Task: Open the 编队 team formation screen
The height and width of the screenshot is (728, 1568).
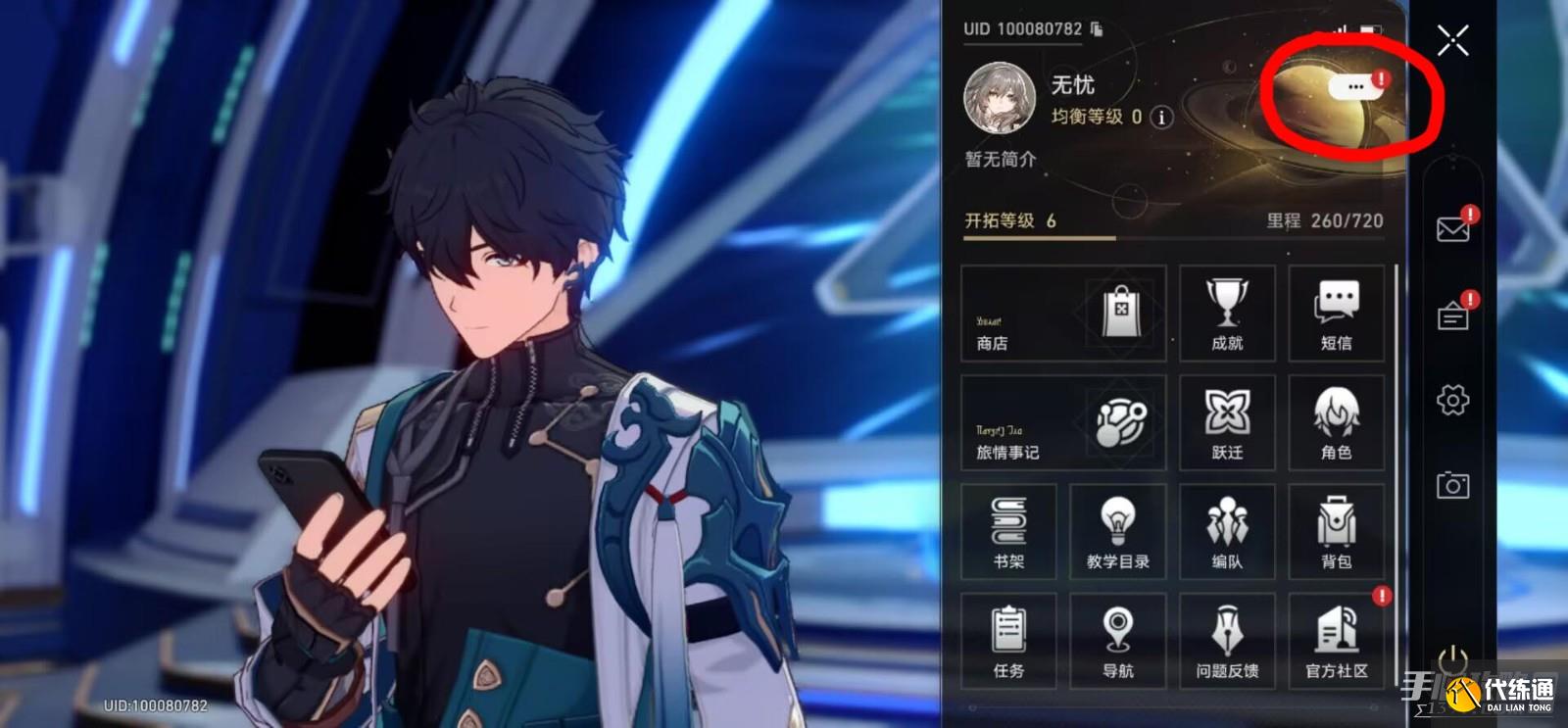Action: (x=1227, y=532)
